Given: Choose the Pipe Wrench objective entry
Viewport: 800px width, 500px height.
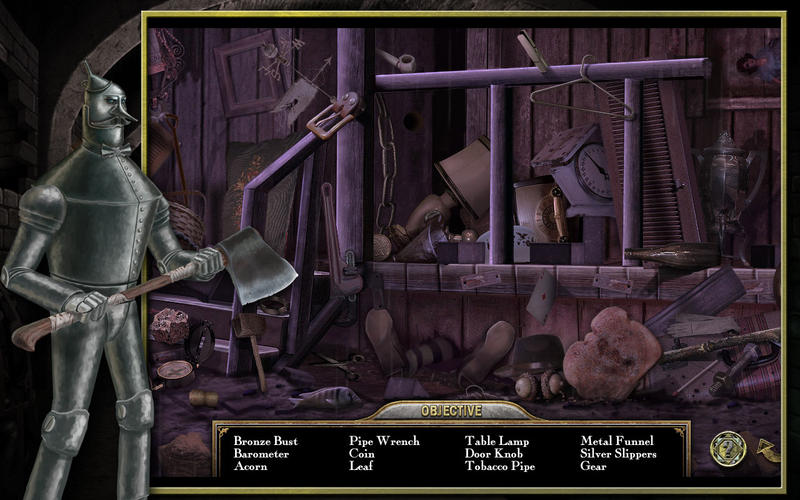Looking at the screenshot, I should tap(384, 441).
